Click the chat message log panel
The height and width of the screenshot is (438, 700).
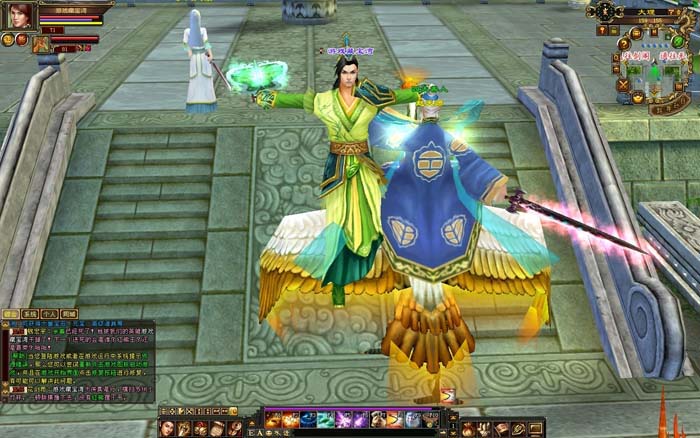pos(78,360)
